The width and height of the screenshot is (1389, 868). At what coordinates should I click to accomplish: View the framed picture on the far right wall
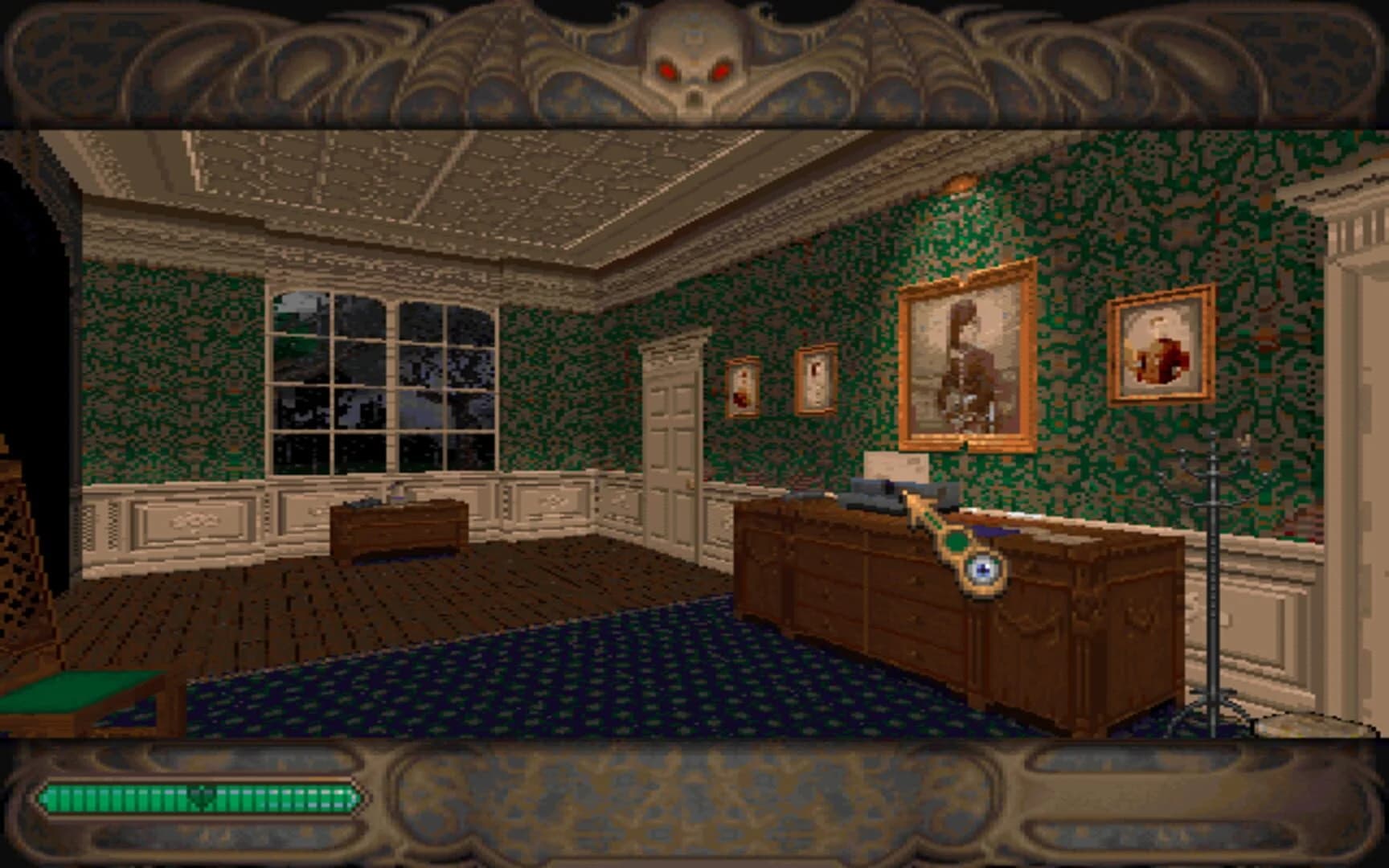click(x=1160, y=346)
